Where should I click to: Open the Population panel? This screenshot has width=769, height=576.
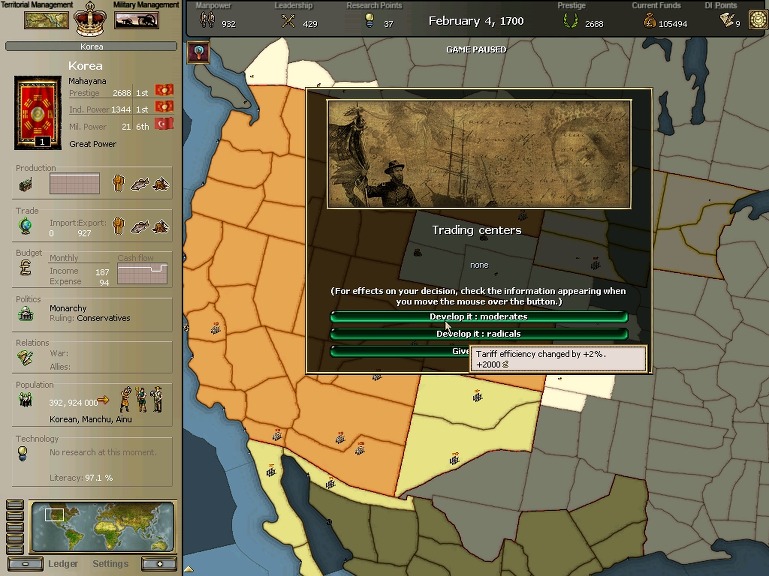(x=26, y=400)
